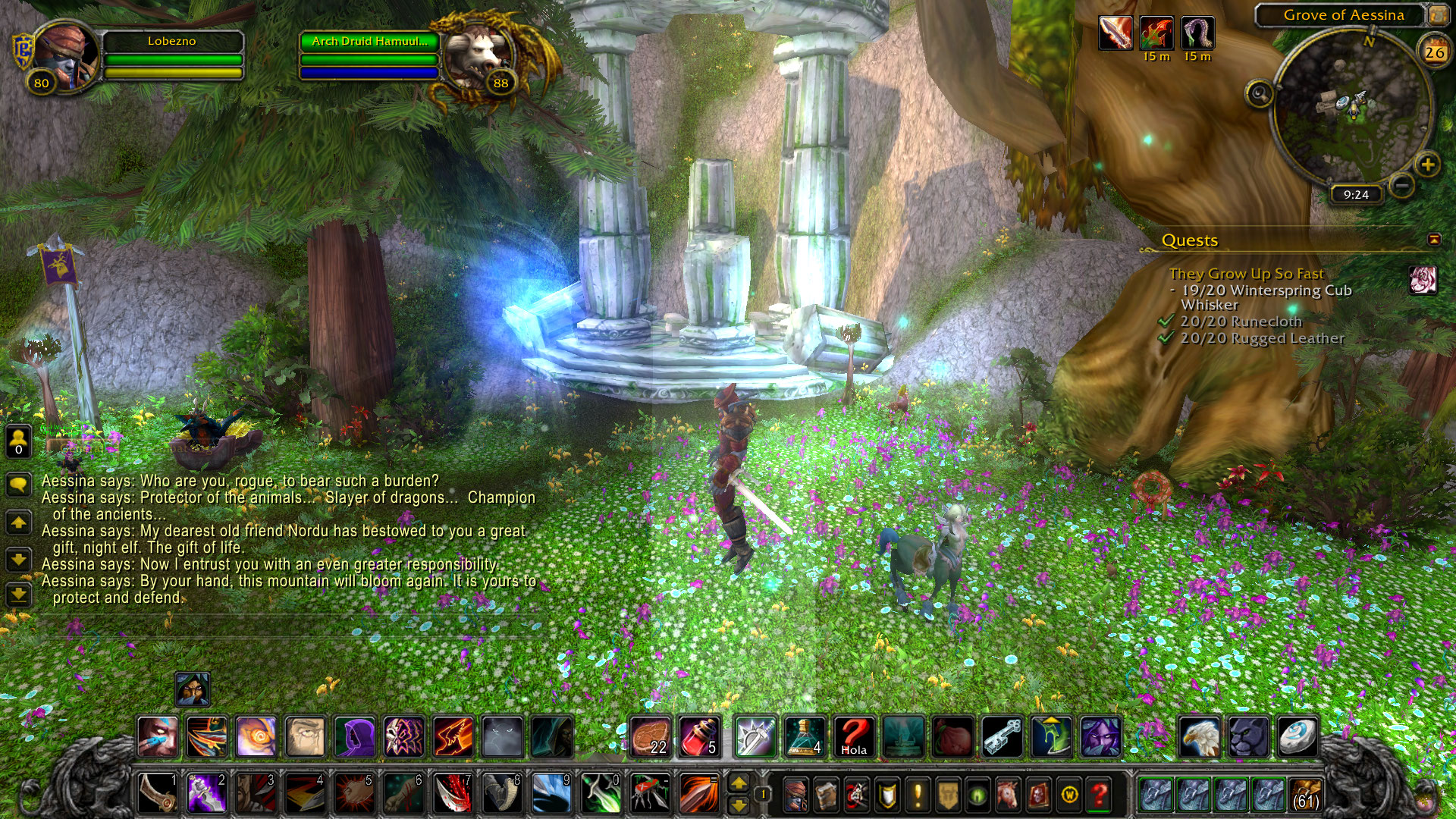Use the quest item beside the tracker
This screenshot has width=1456, height=819.
click(x=1423, y=280)
